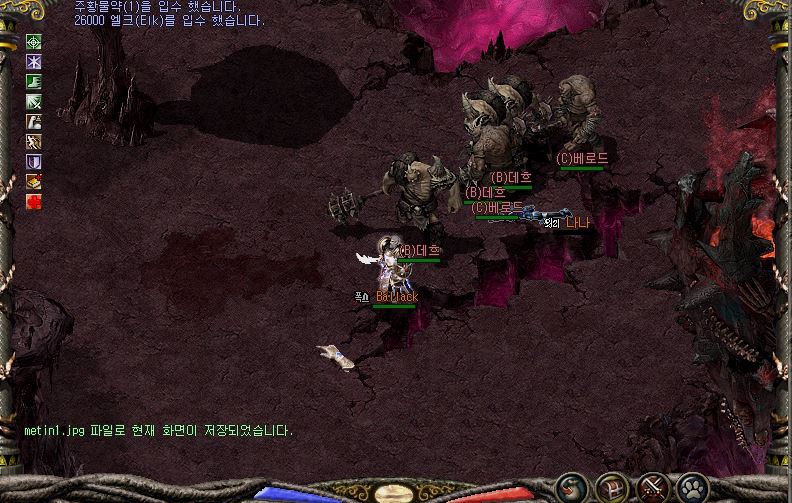Click the golden oval center ornament button
The image size is (792, 503).
coord(394,493)
